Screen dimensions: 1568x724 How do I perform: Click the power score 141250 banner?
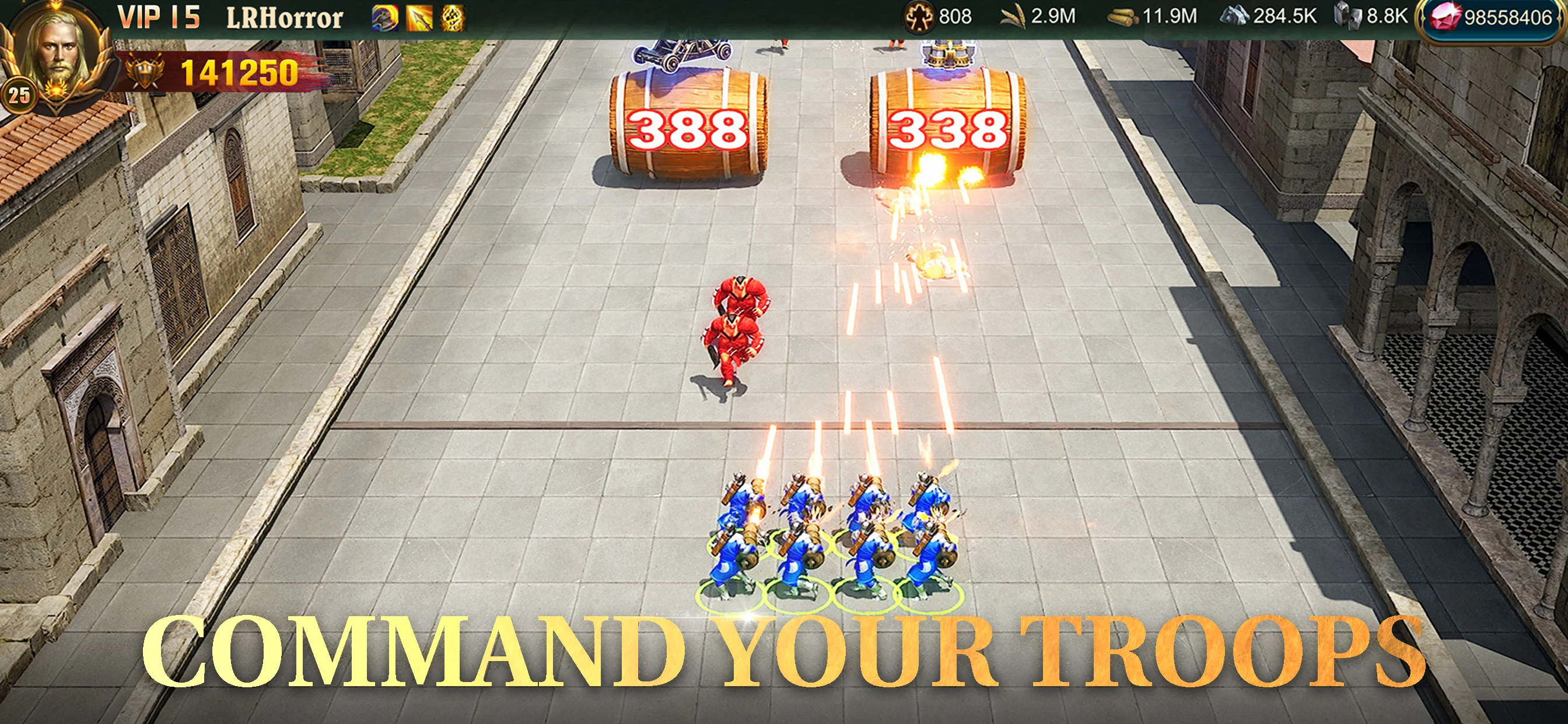236,73
